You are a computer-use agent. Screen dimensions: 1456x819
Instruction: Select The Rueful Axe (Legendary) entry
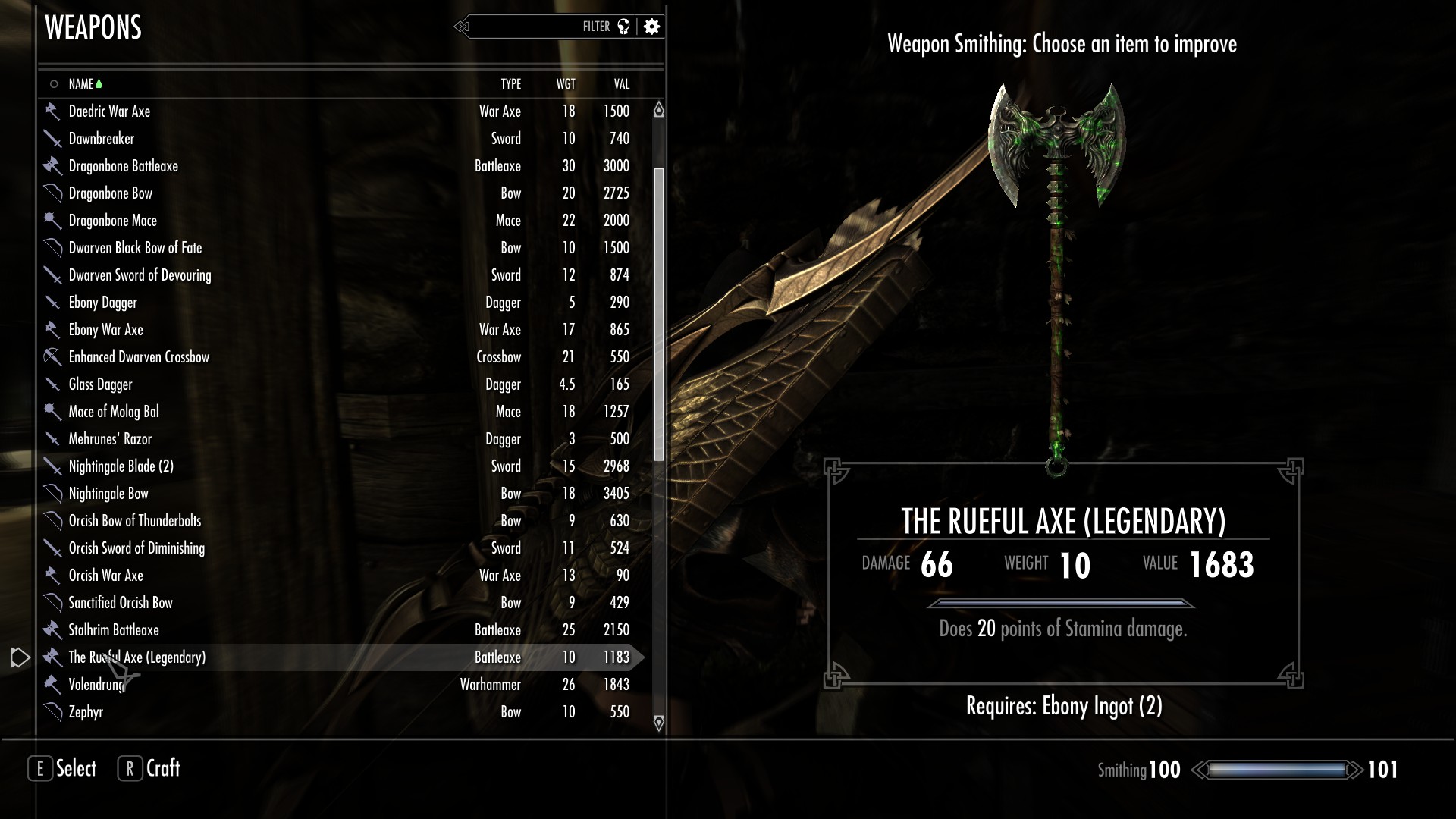click(x=137, y=657)
